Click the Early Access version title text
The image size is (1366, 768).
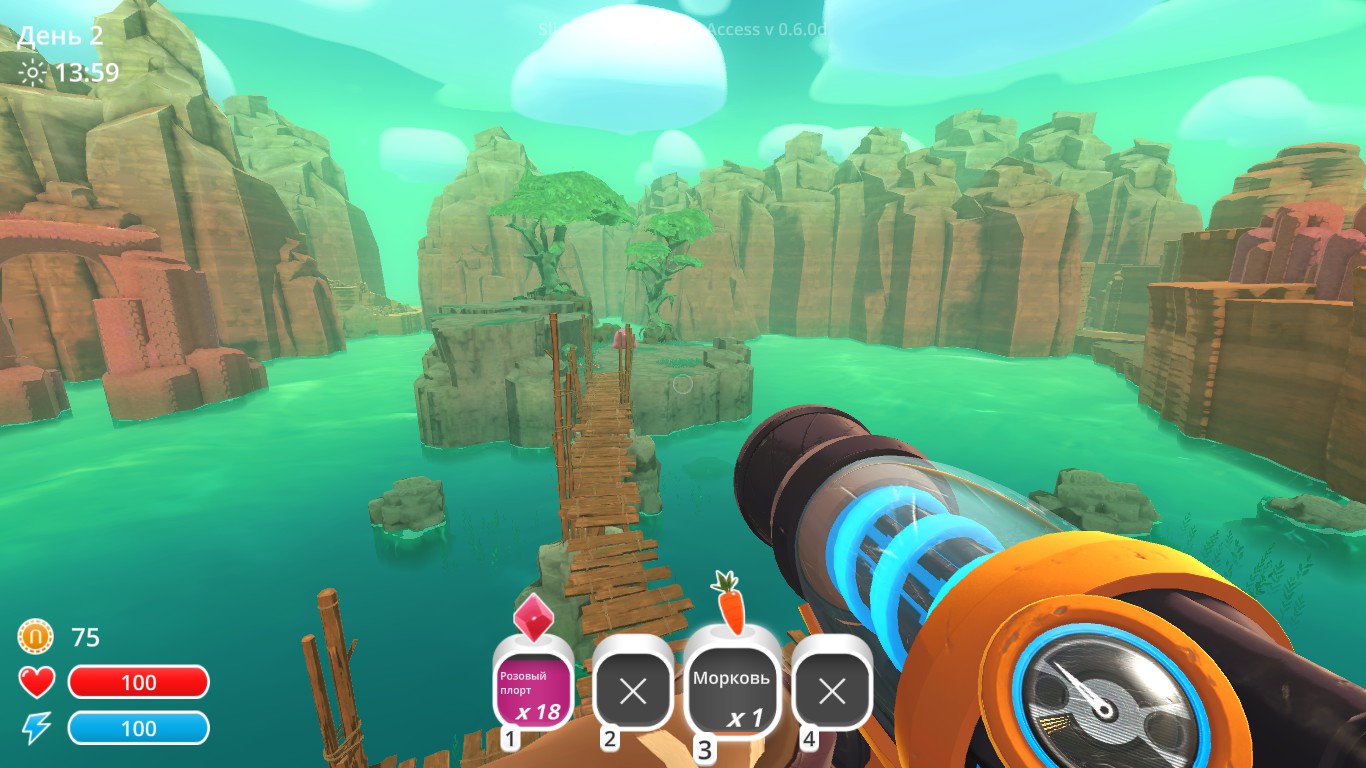point(683,30)
